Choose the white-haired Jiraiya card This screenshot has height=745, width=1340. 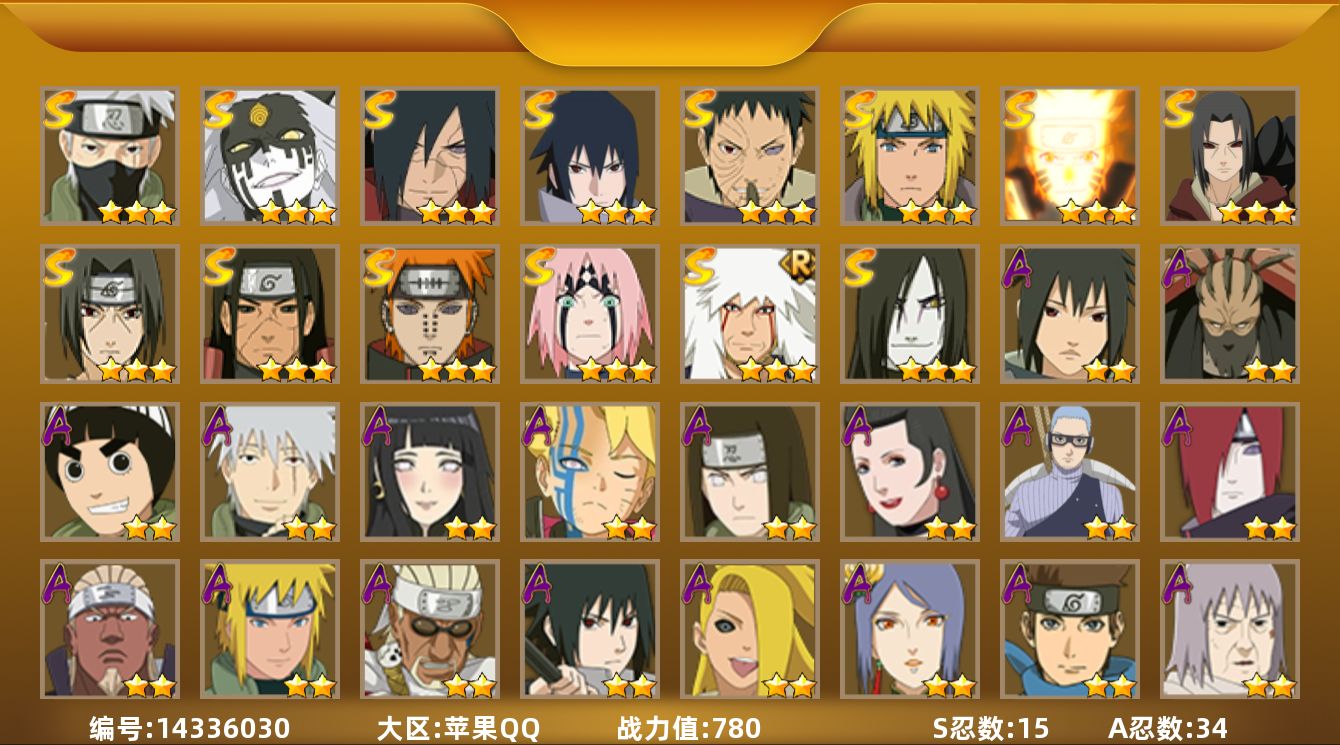pos(749,314)
